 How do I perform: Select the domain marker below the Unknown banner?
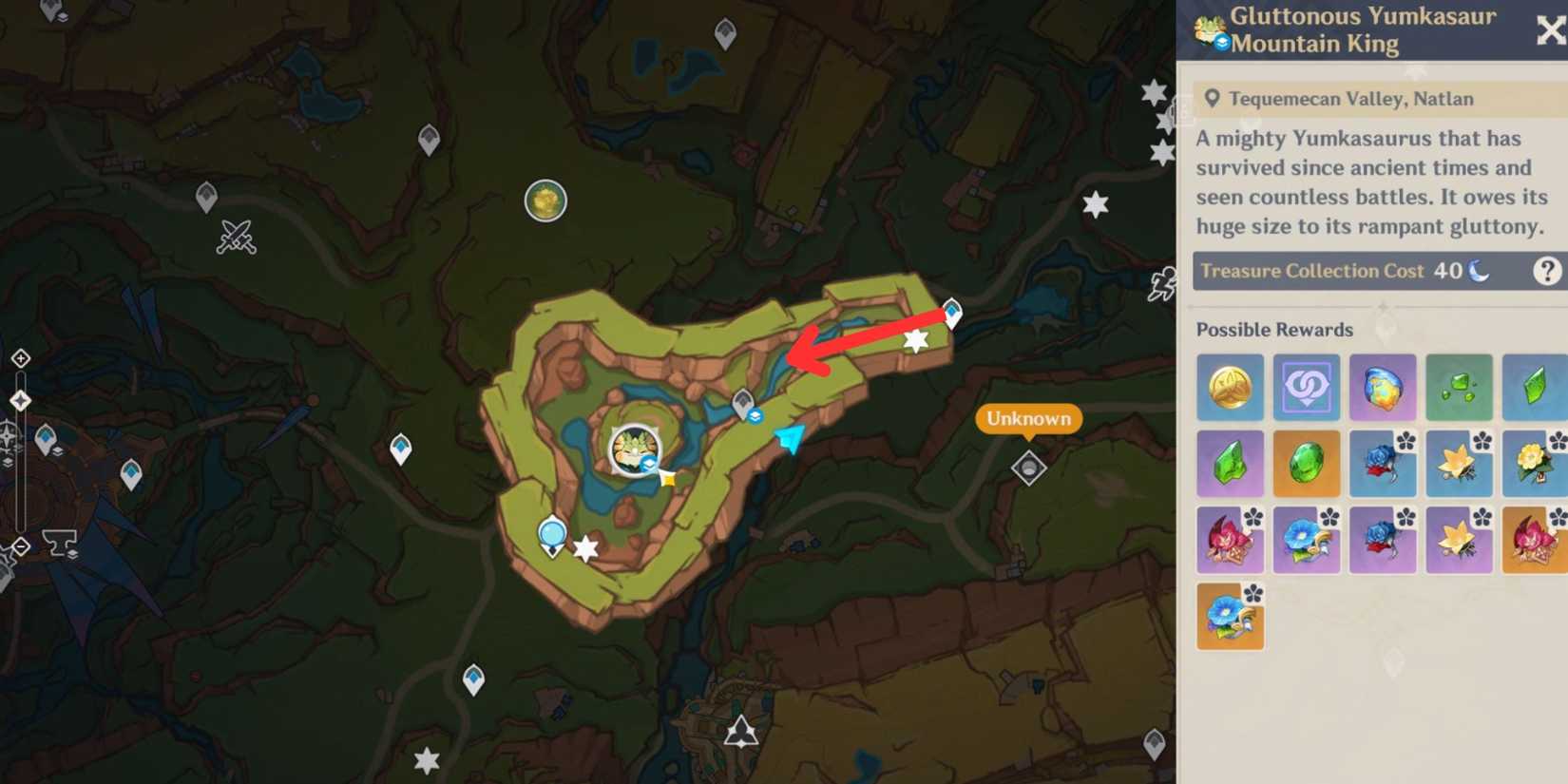[1029, 468]
